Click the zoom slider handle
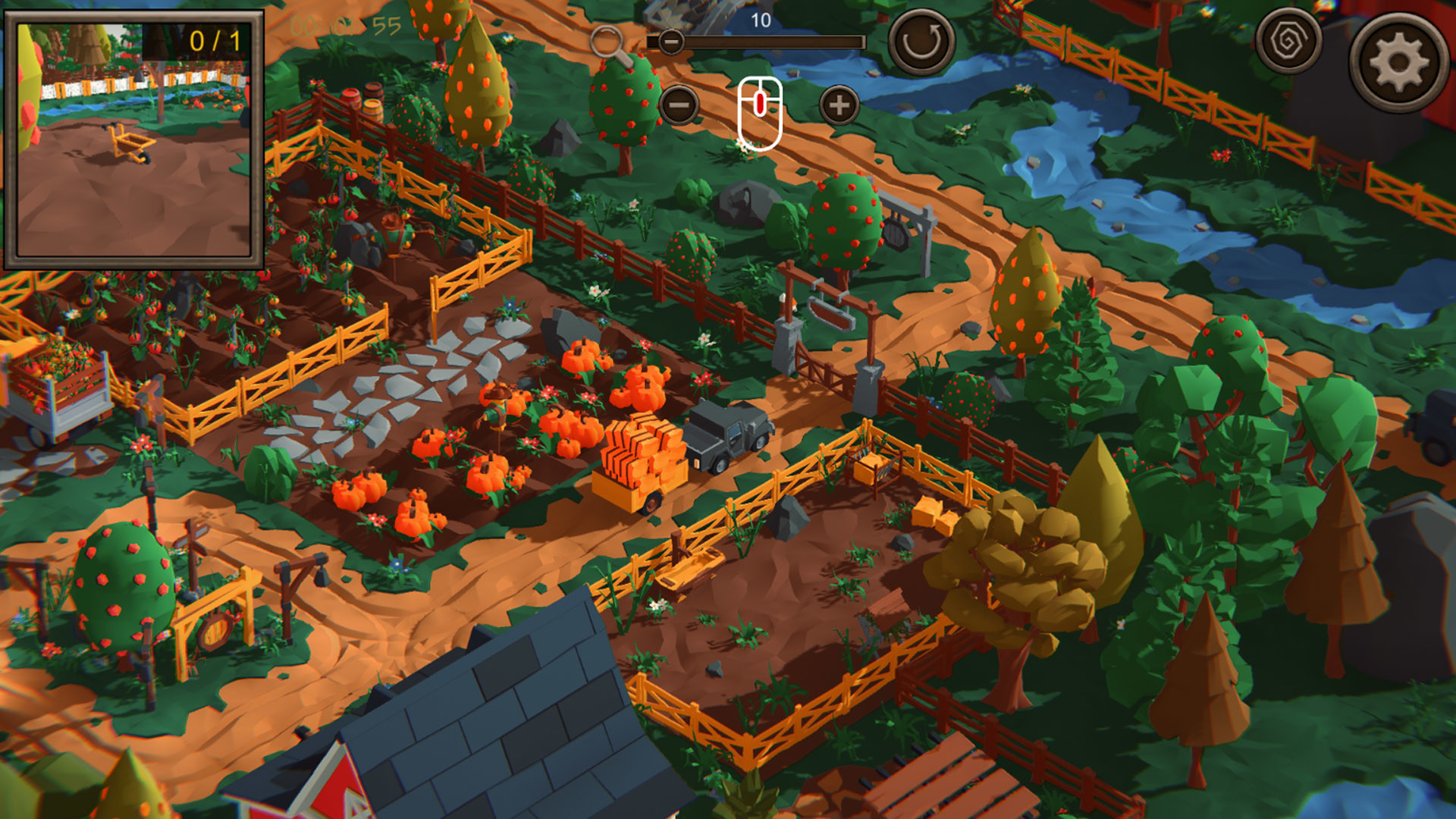Image resolution: width=1456 pixels, height=819 pixels. coord(670,42)
